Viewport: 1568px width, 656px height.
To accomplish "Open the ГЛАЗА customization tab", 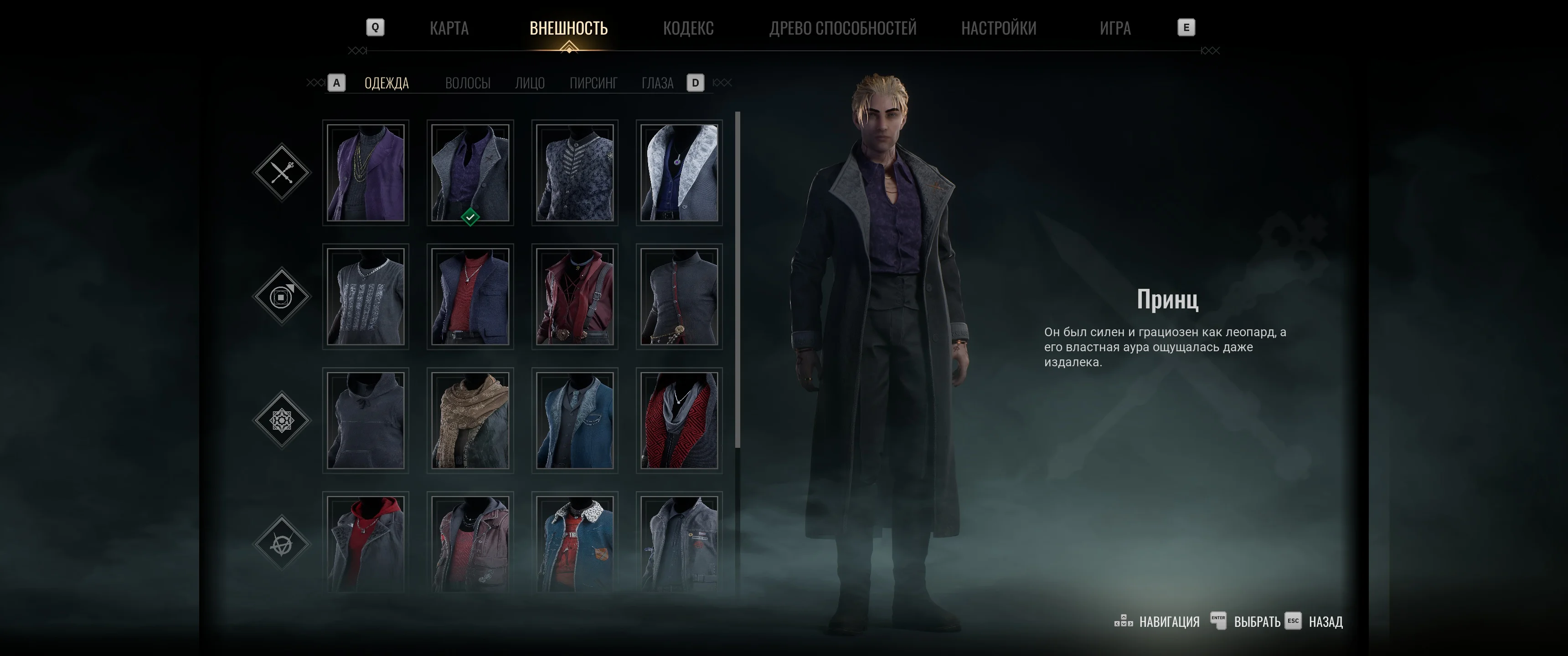I will pyautogui.click(x=657, y=83).
